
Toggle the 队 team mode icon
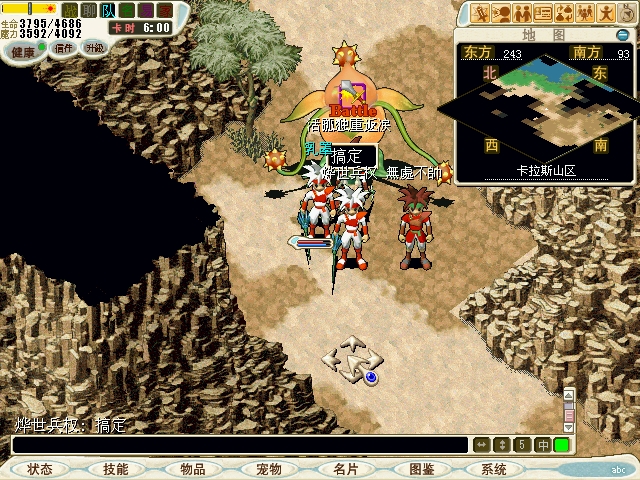107,10
